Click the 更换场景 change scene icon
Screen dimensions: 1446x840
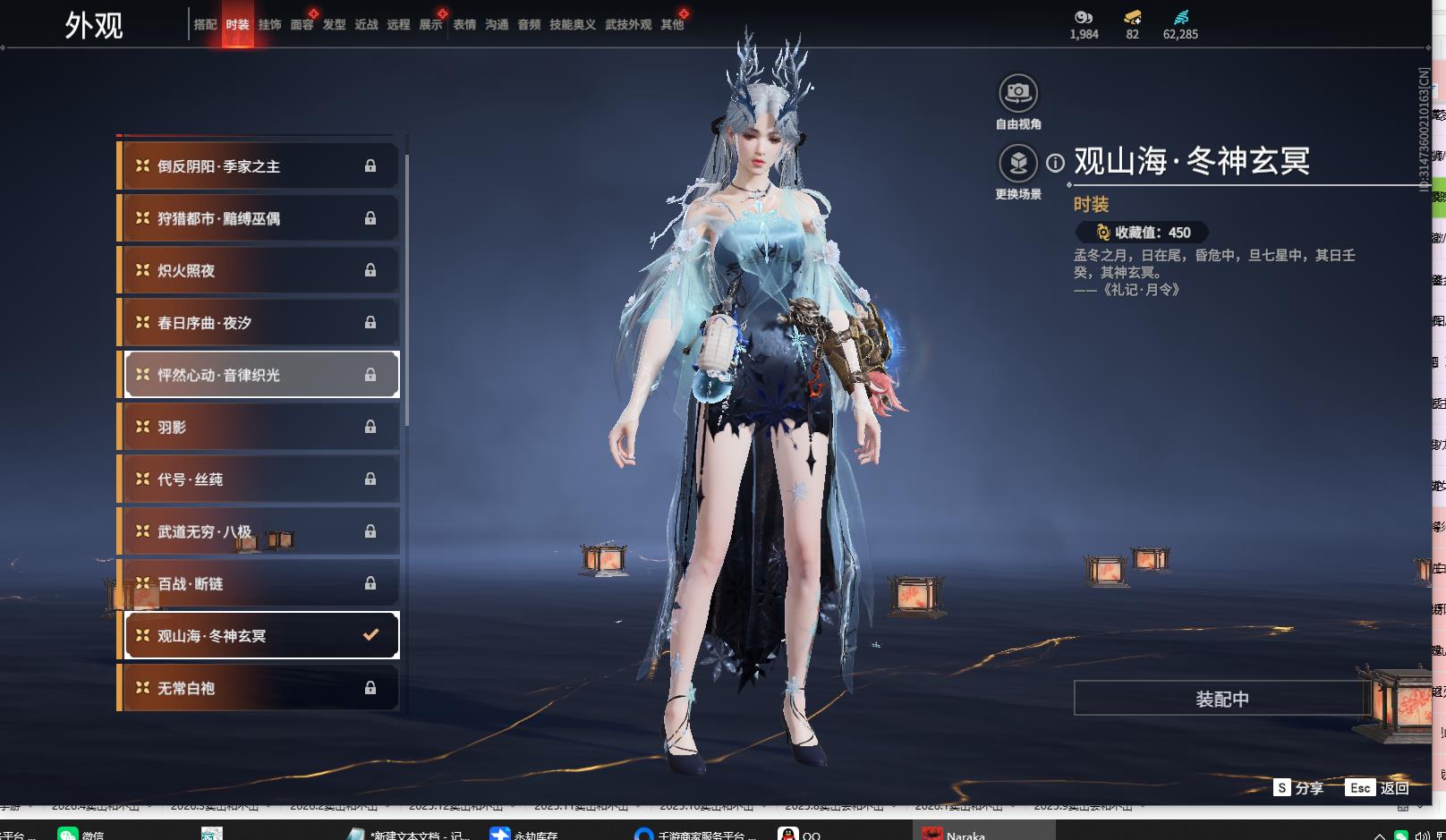pos(1017,163)
